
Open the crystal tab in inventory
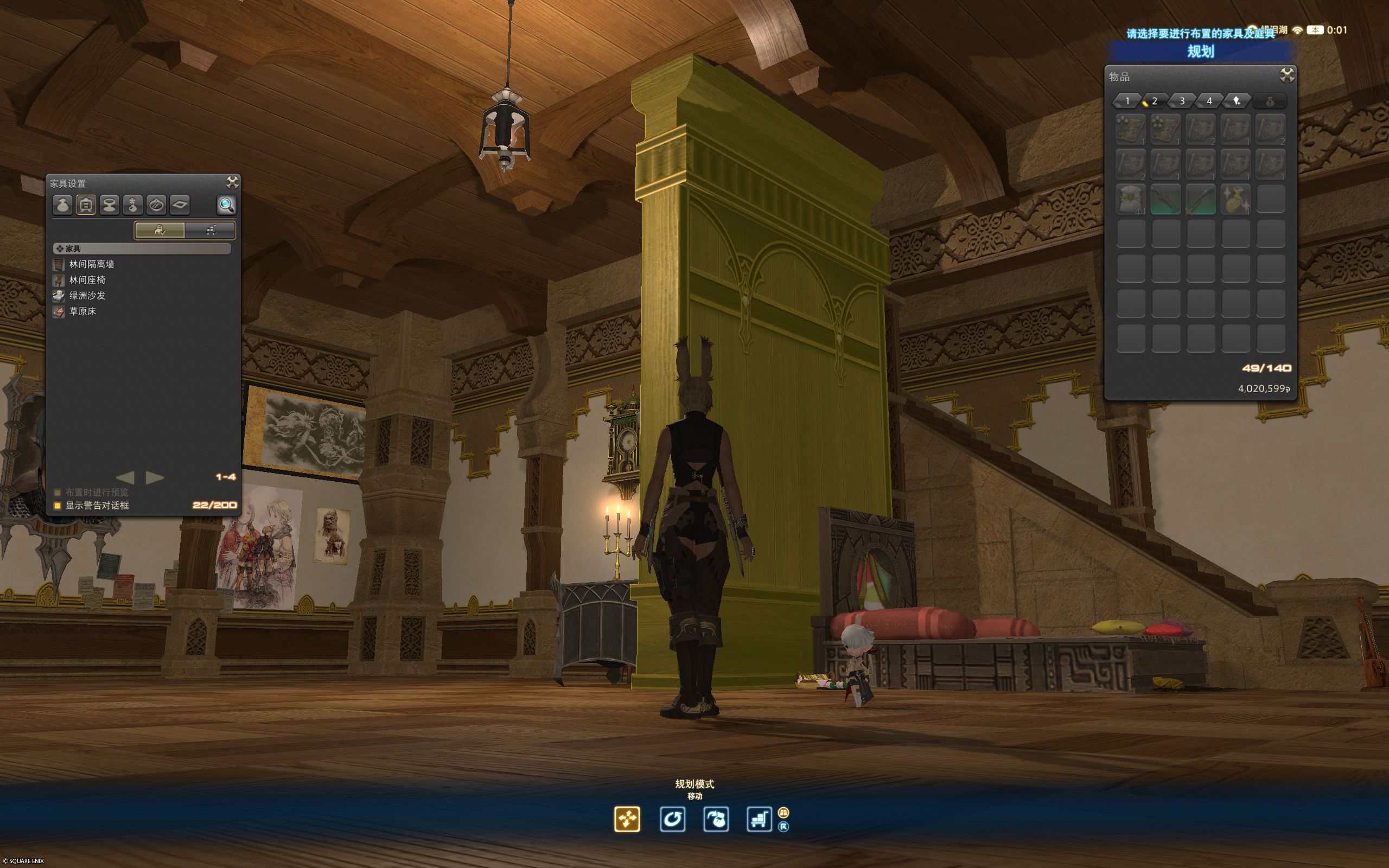[x=1237, y=101]
